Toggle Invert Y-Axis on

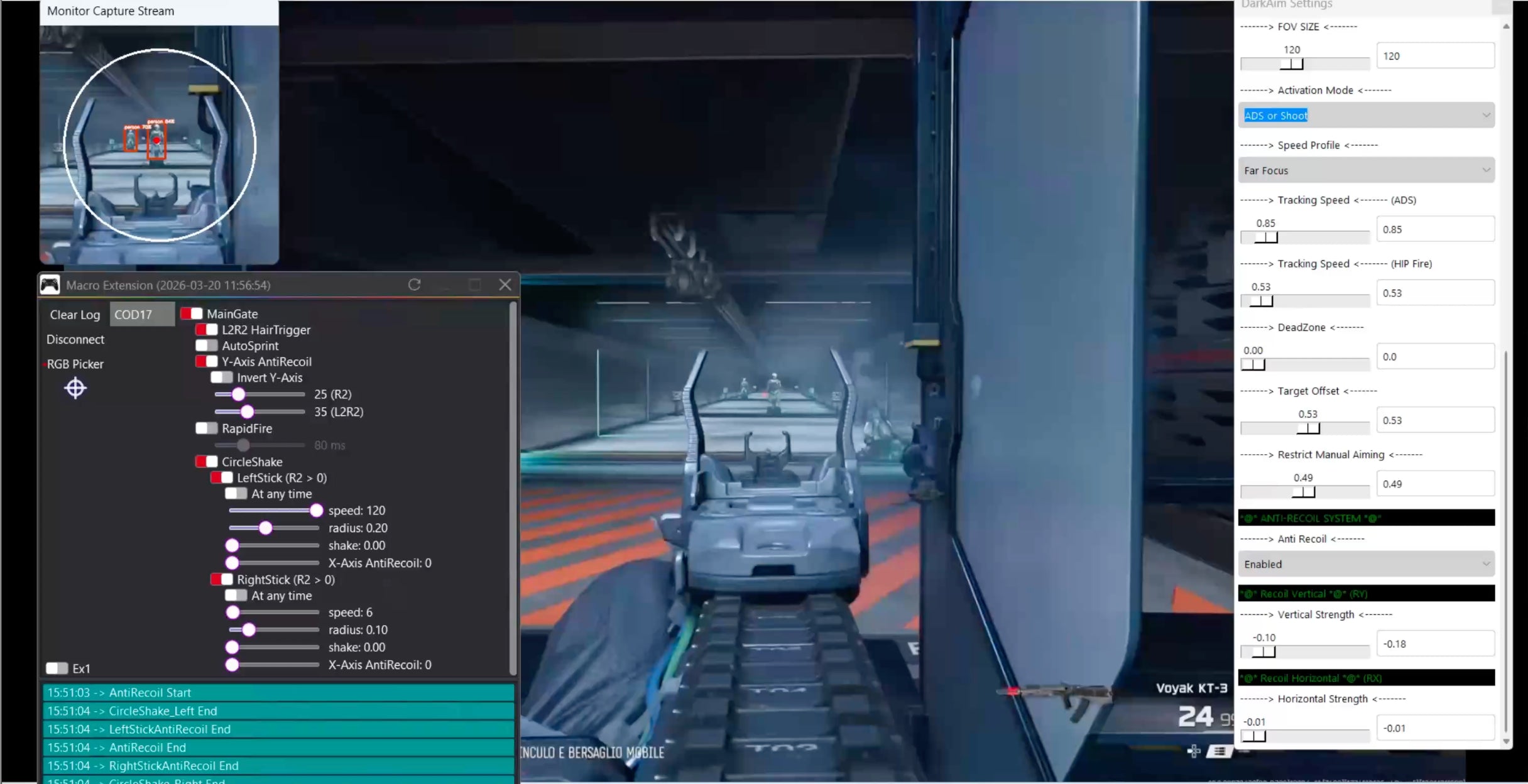(x=221, y=377)
